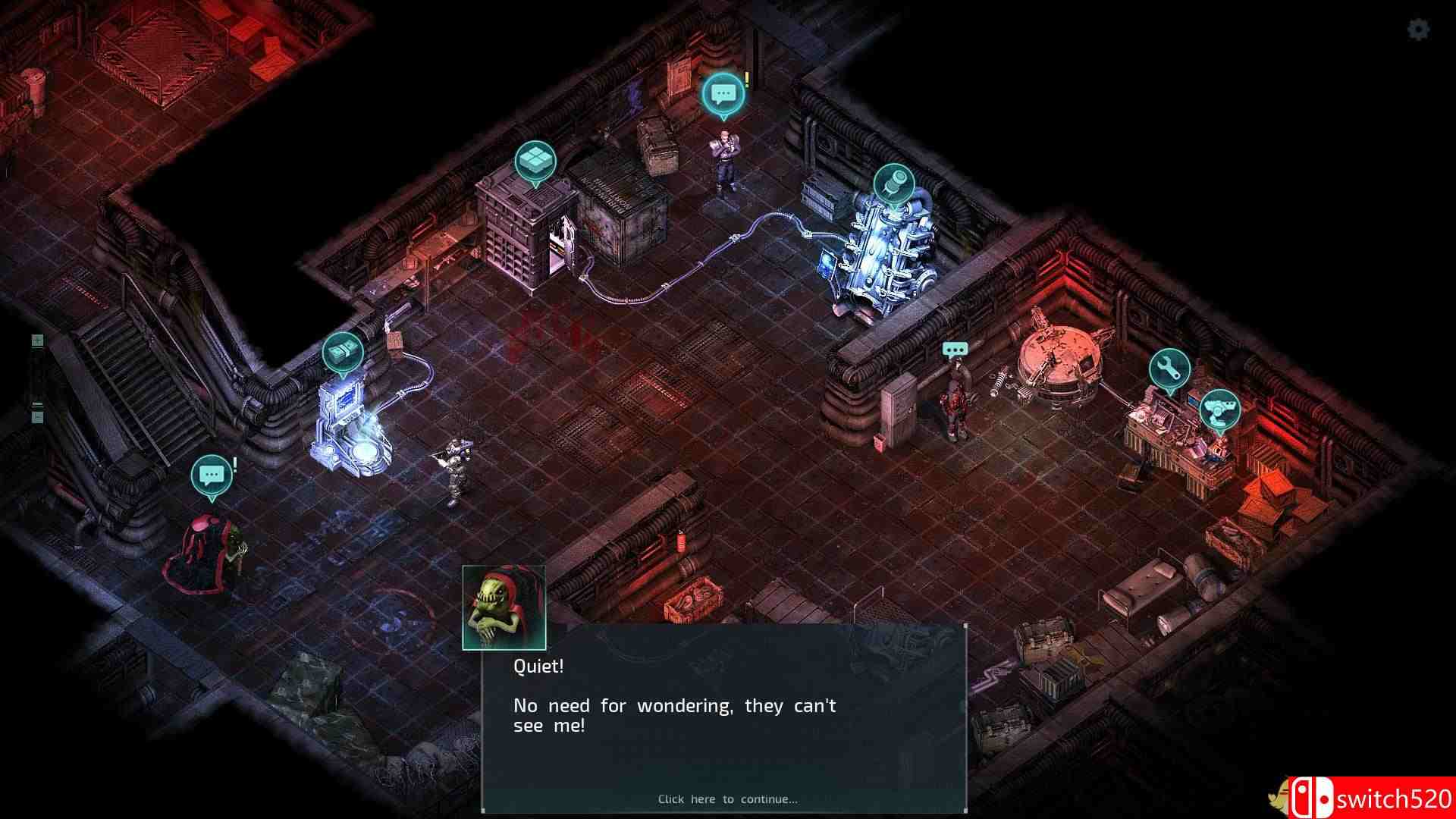Screen dimensions: 1456x819
Task: Zoom in with the plus button
Action: coord(37,340)
